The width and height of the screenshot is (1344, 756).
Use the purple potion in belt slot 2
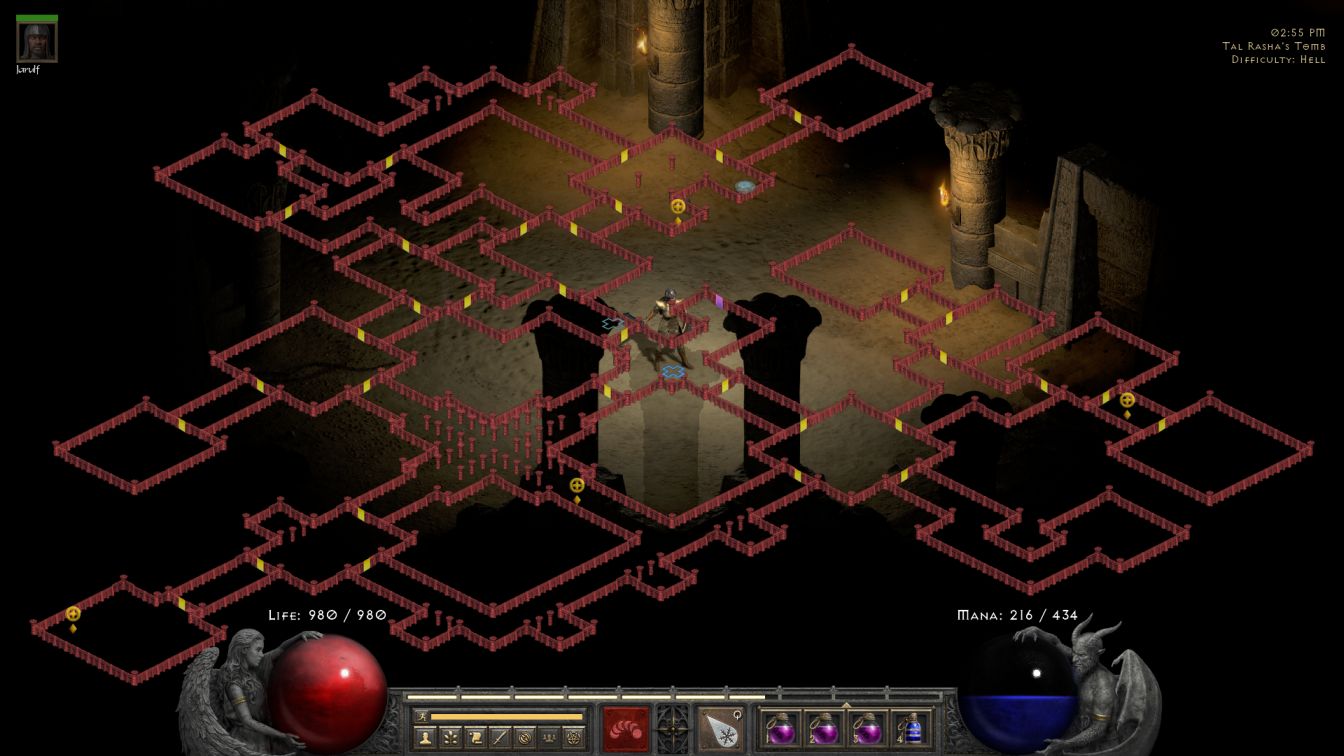(825, 728)
